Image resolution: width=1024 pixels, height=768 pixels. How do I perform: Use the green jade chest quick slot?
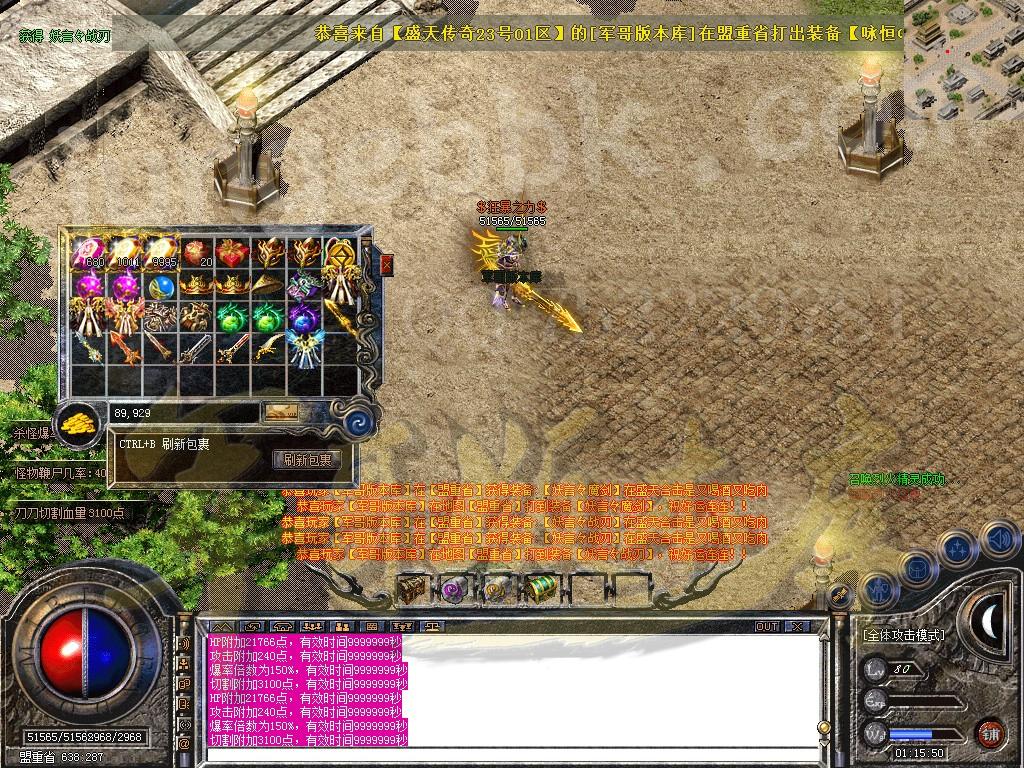(x=541, y=590)
